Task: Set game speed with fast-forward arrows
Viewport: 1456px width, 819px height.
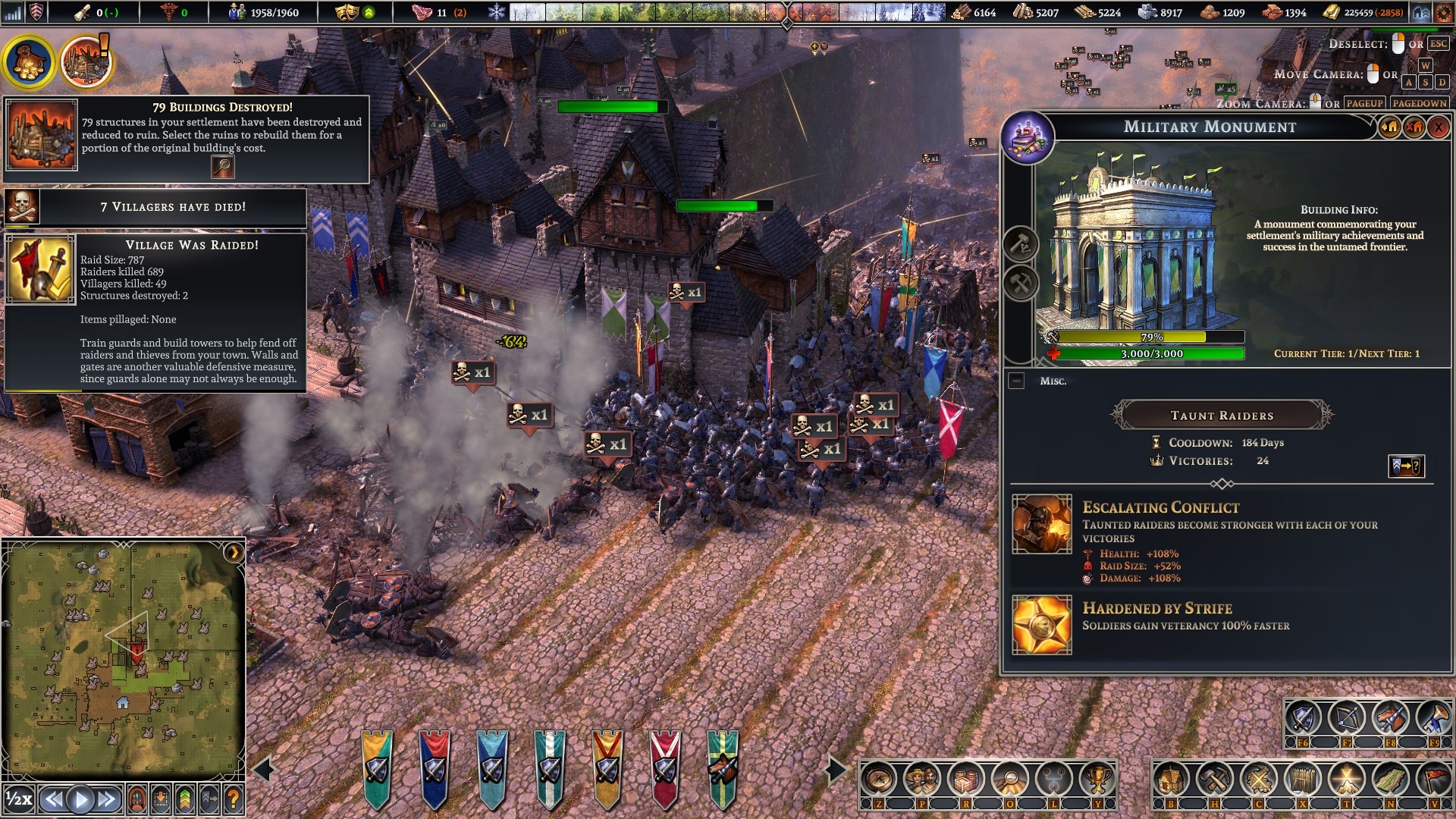Action: coord(107,799)
